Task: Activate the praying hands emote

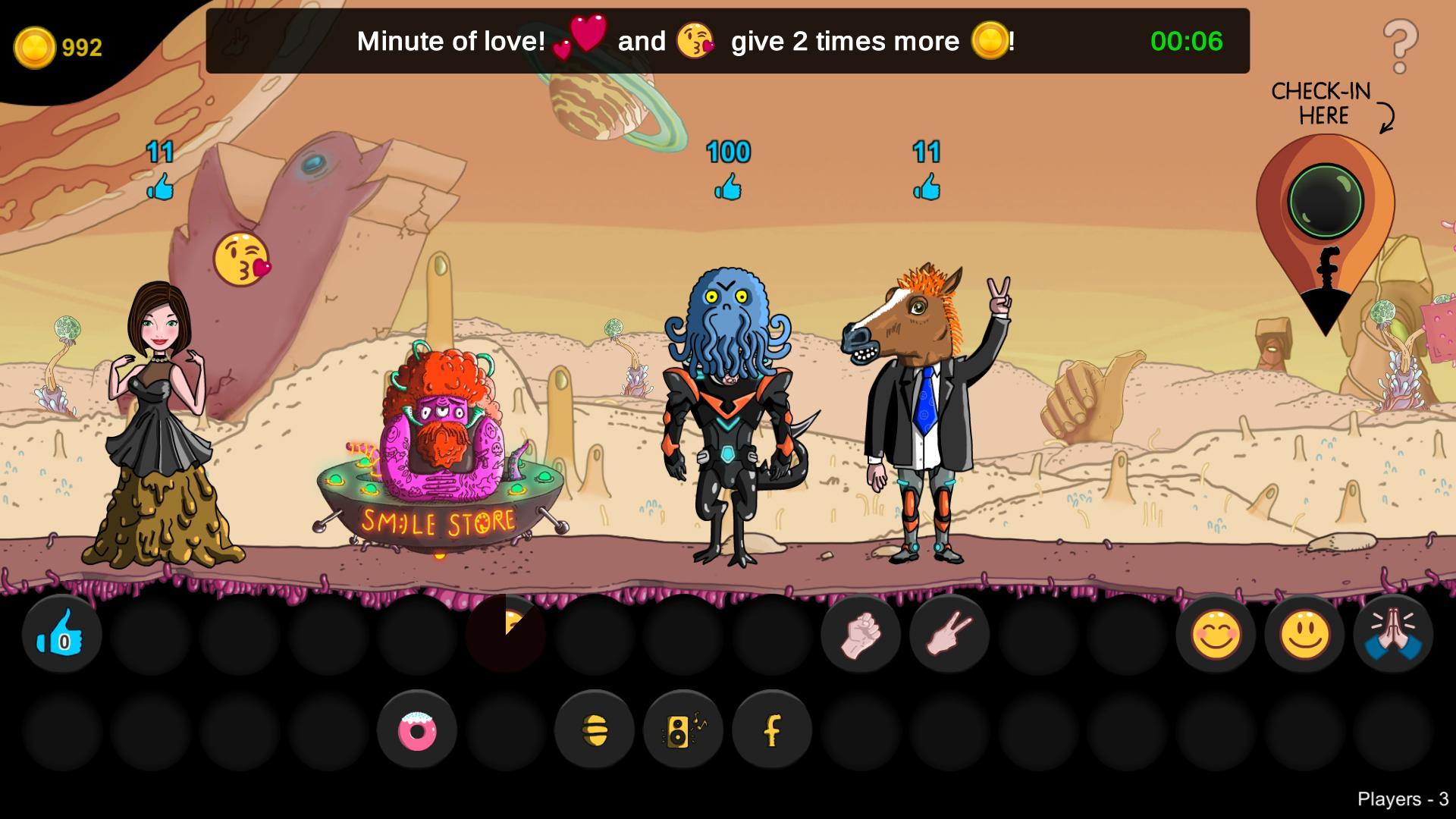Action: (x=1393, y=634)
